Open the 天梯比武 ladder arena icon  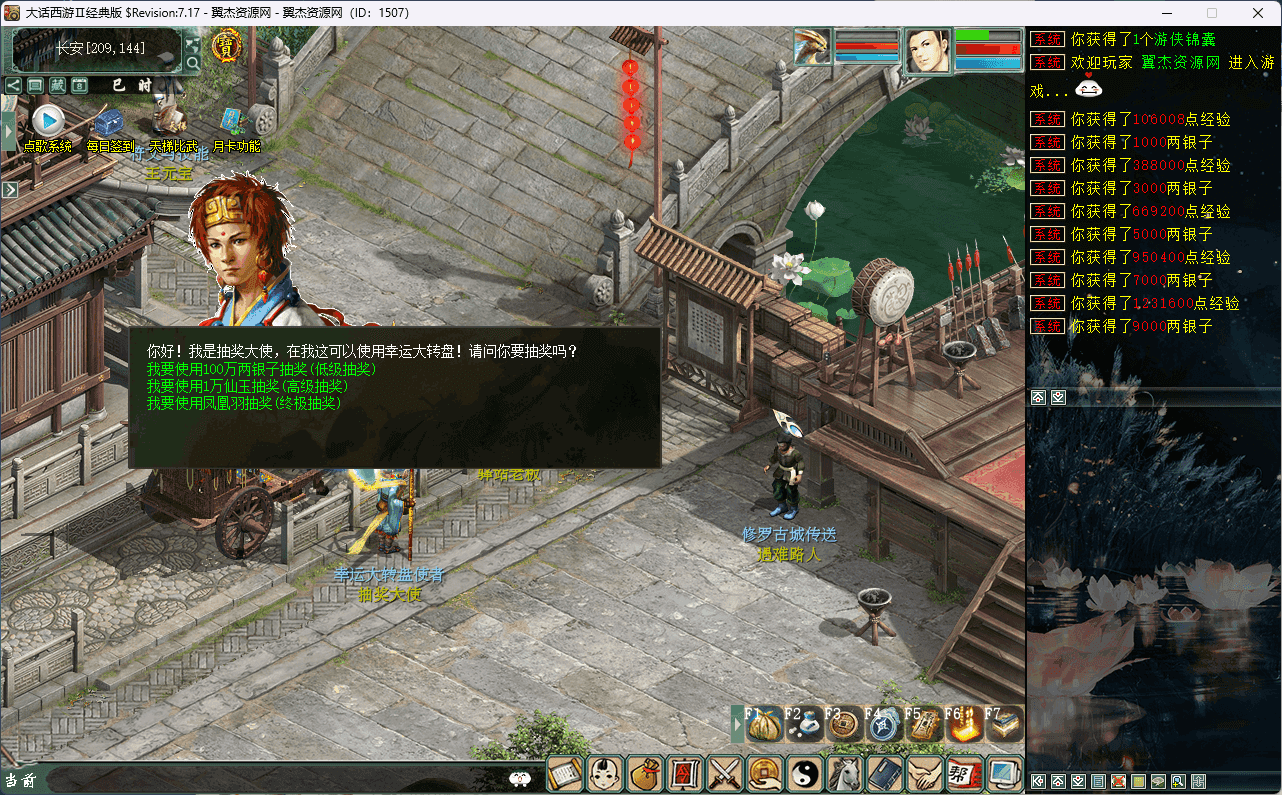(172, 122)
